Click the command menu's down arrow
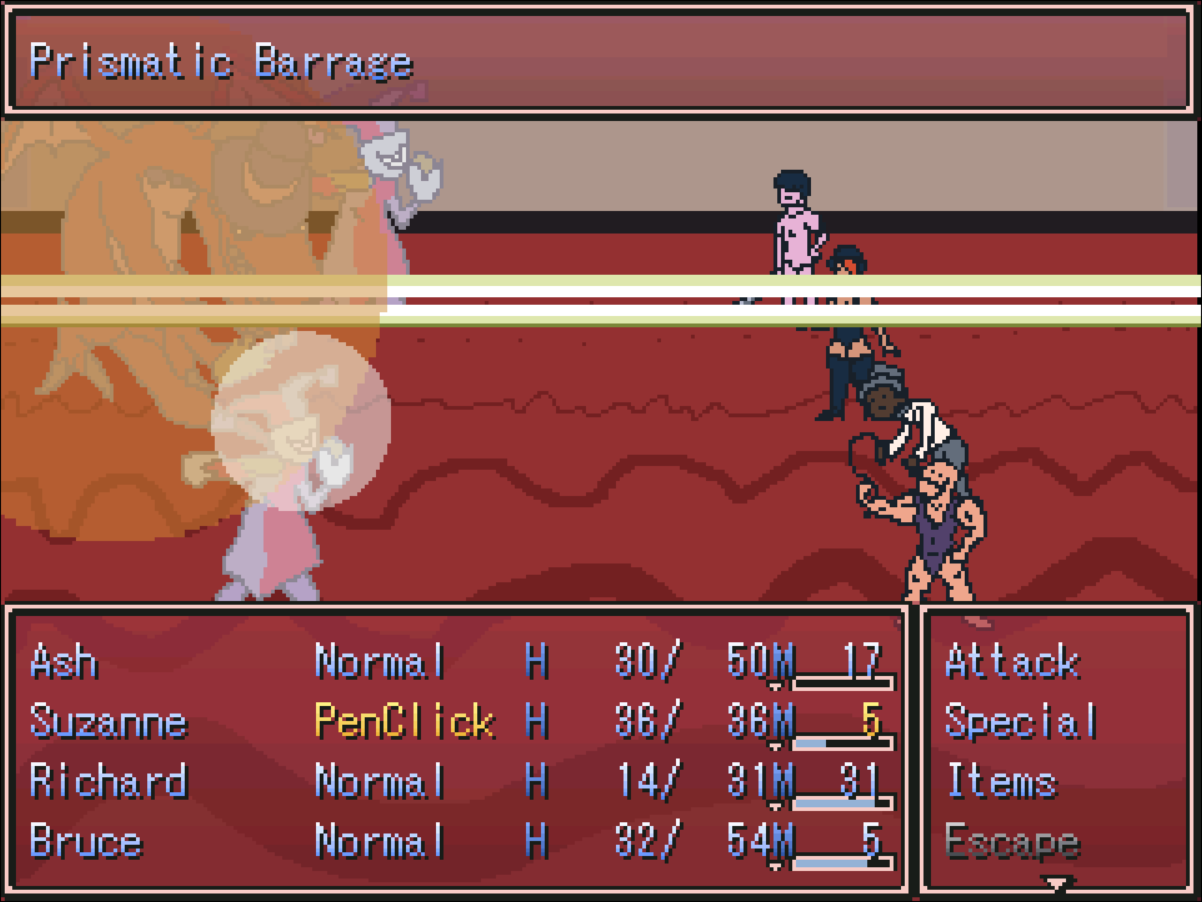 point(1056,884)
